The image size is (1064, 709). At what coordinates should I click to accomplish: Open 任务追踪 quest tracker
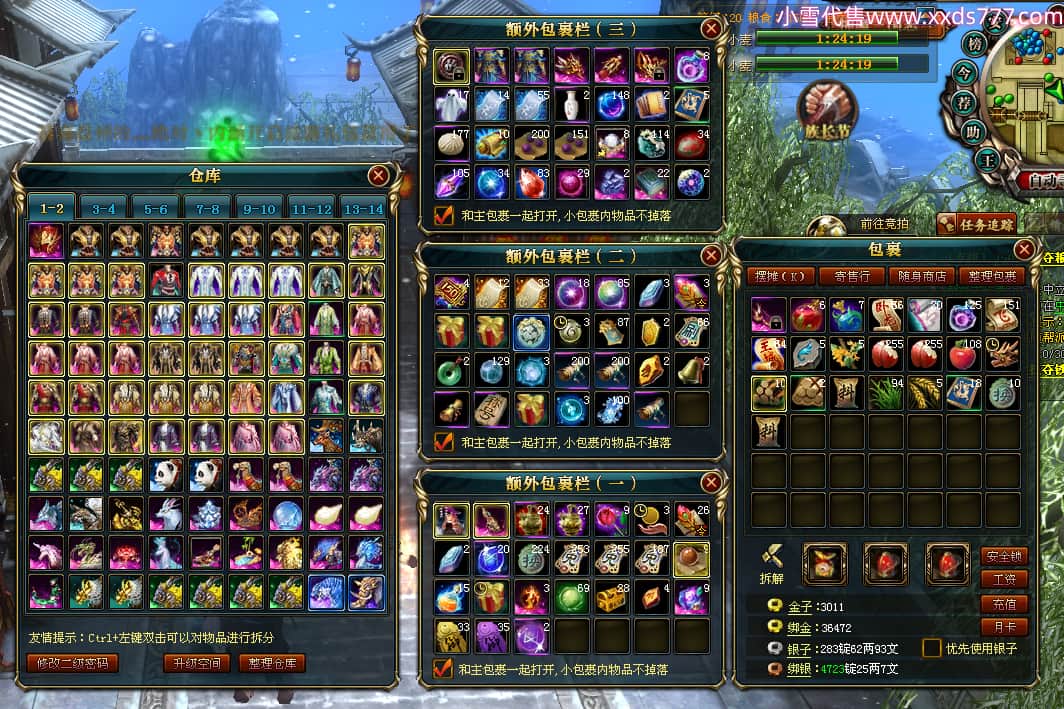[x=977, y=224]
